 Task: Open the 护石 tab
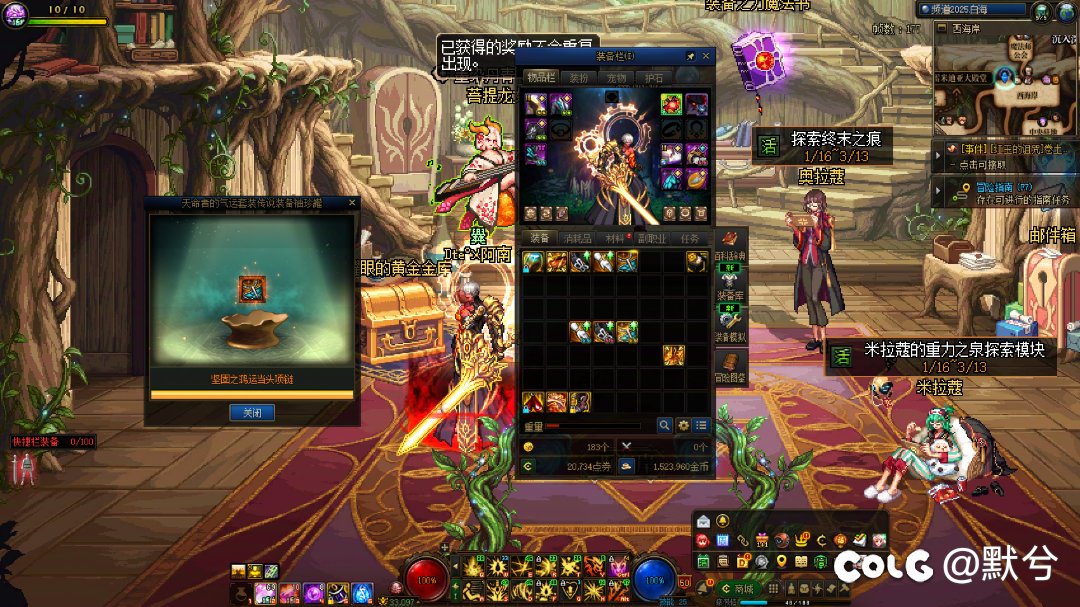pyautogui.click(x=654, y=78)
